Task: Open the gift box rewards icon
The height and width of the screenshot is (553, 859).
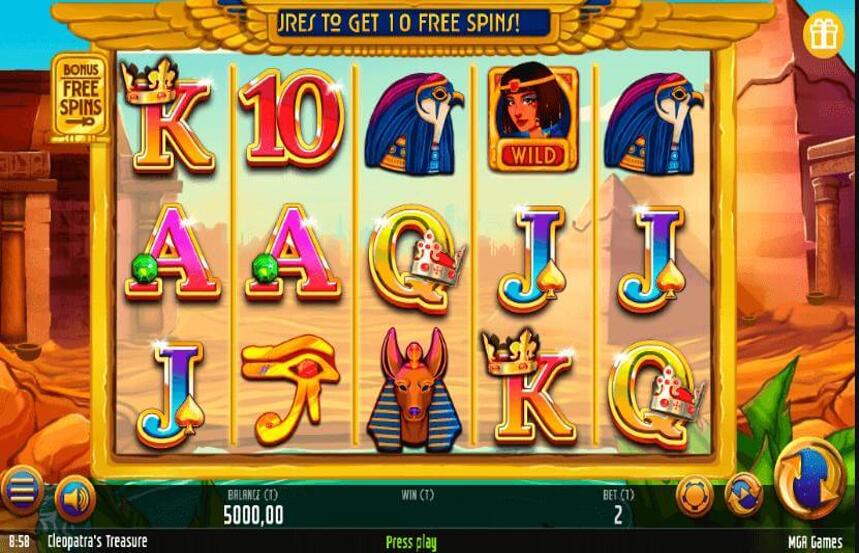Action: click(824, 33)
